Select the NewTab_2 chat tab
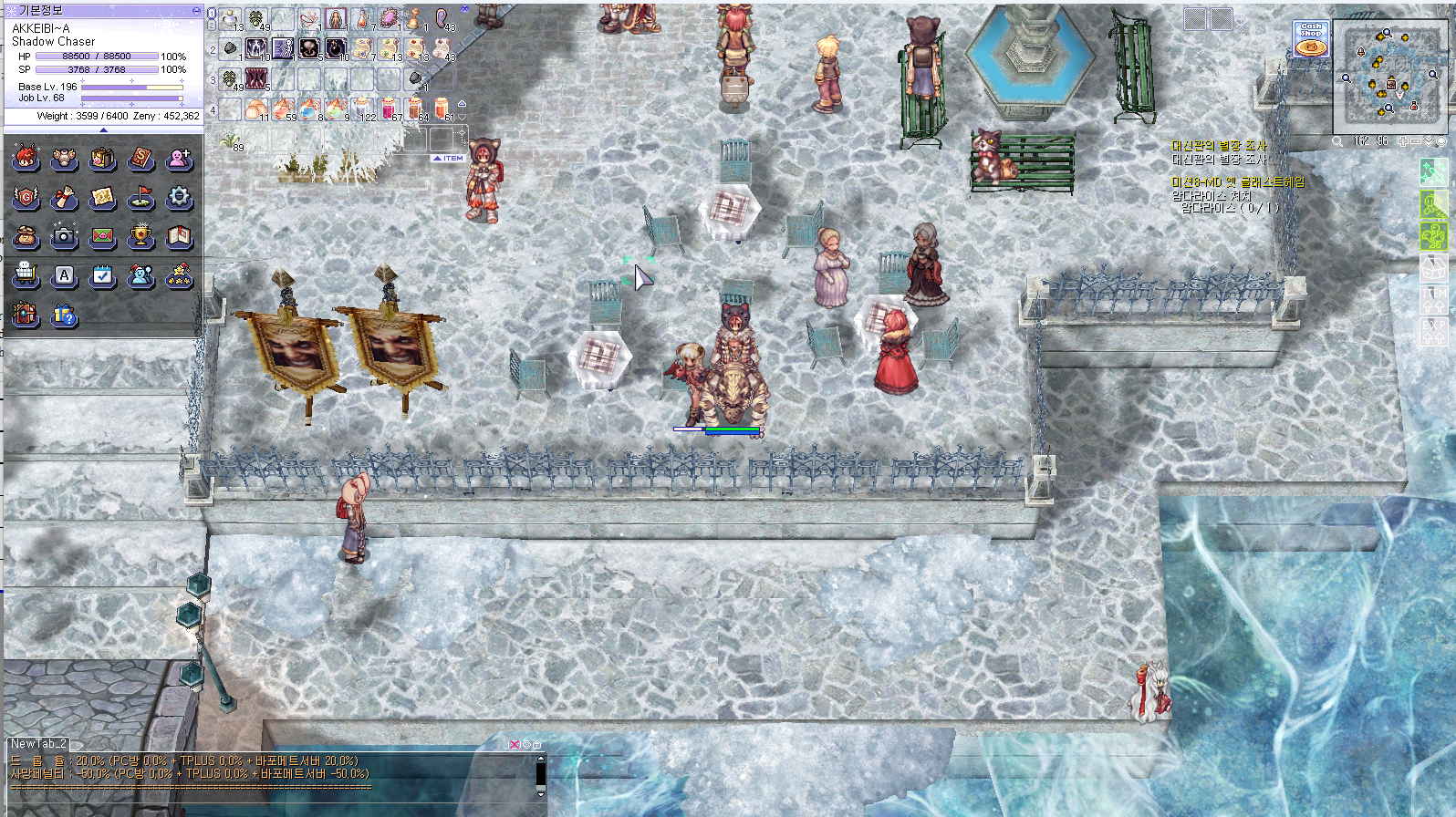This screenshot has height=817, width=1456. click(37, 744)
